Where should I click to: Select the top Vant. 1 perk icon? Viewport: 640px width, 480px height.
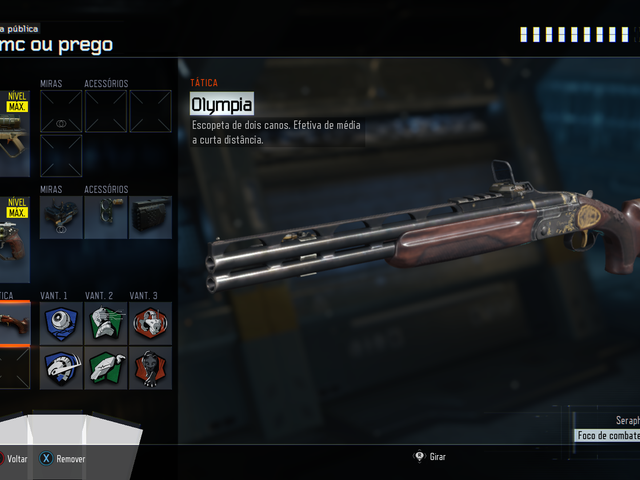[x=61, y=324]
